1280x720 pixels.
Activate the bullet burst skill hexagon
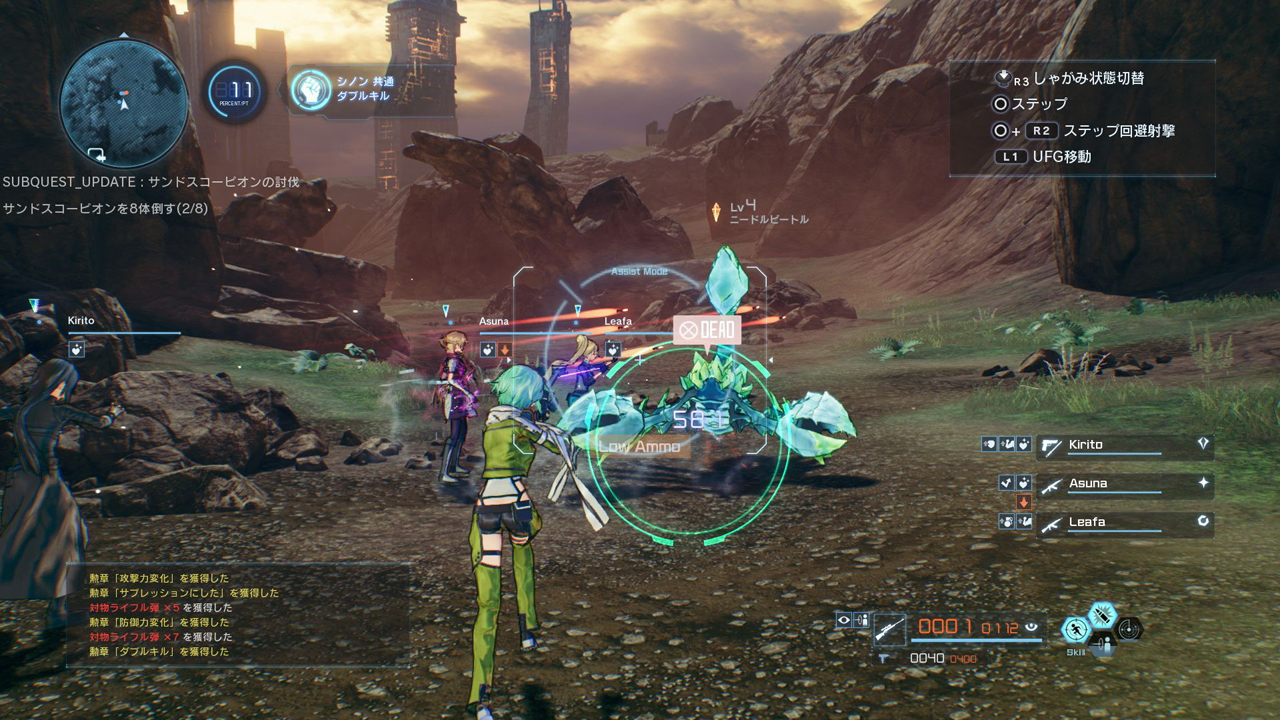1102,614
